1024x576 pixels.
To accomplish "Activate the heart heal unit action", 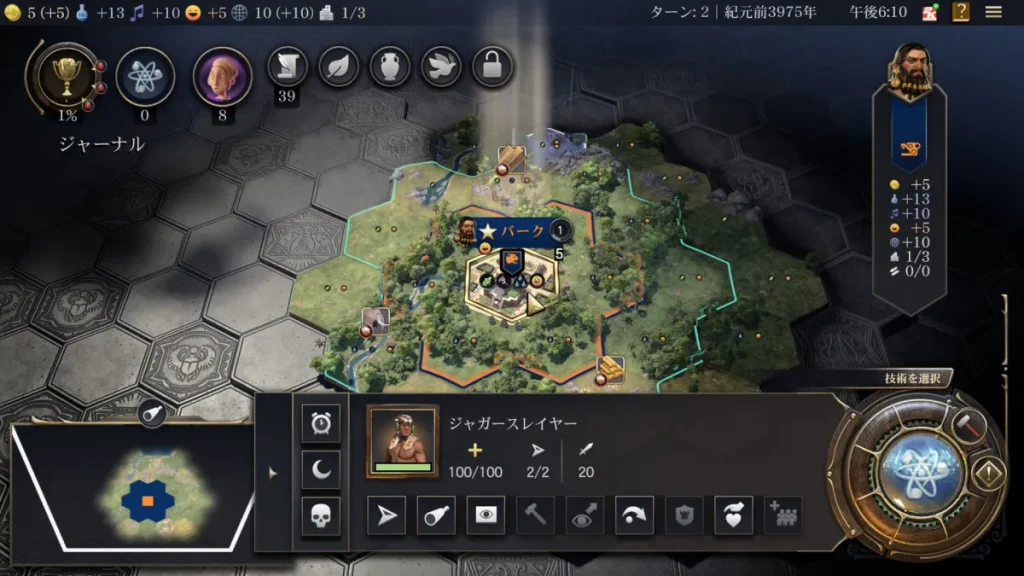I will coord(733,515).
